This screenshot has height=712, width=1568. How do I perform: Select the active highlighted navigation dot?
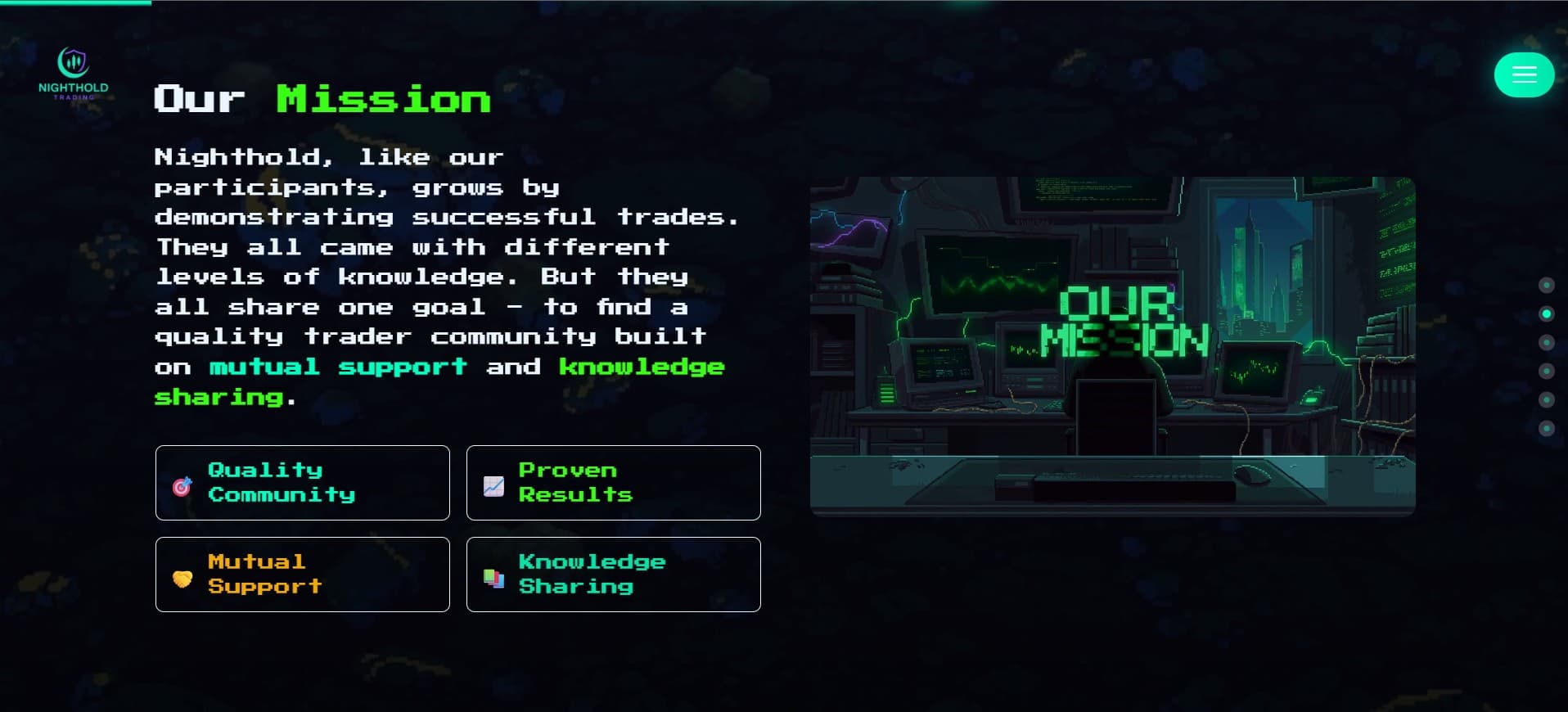[x=1547, y=313]
